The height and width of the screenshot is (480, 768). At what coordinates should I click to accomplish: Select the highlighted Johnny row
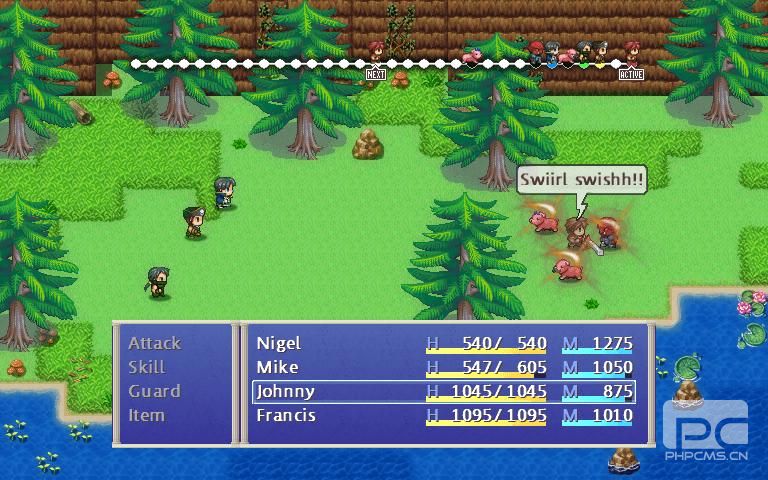click(x=444, y=391)
